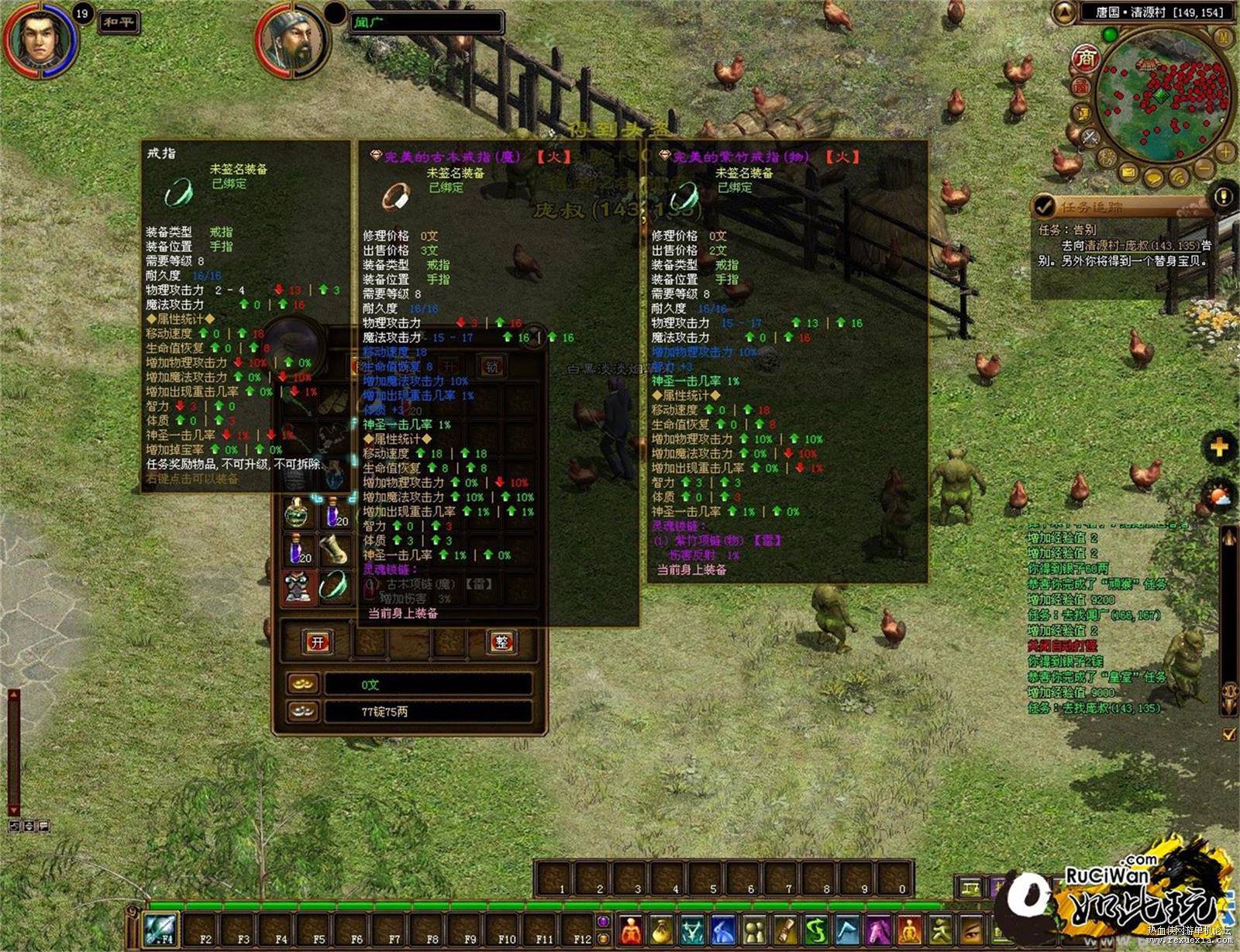Collapse minimap with the triangle arrow button

1065,12
